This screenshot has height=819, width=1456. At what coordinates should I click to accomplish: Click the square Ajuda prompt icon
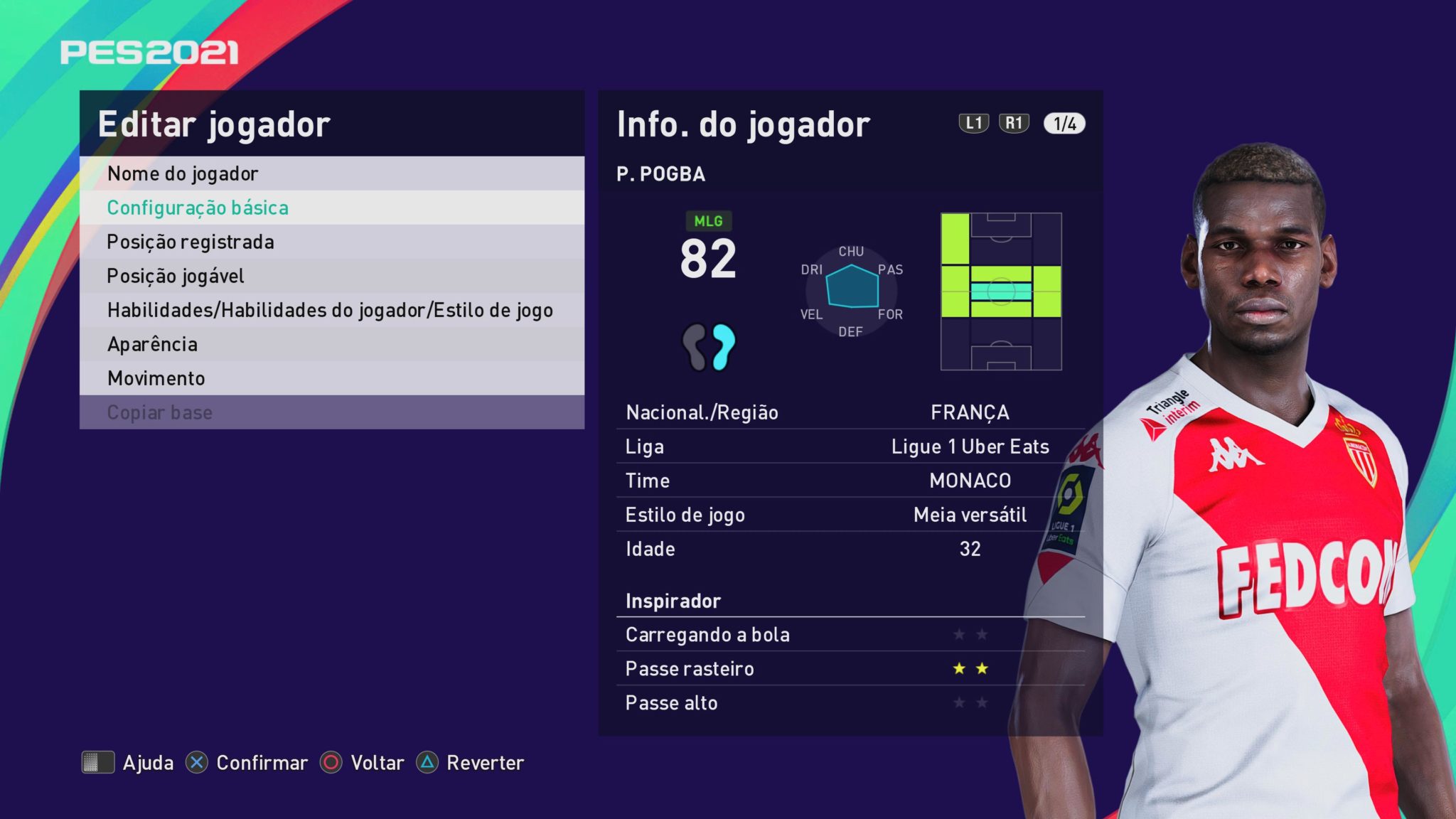point(100,763)
